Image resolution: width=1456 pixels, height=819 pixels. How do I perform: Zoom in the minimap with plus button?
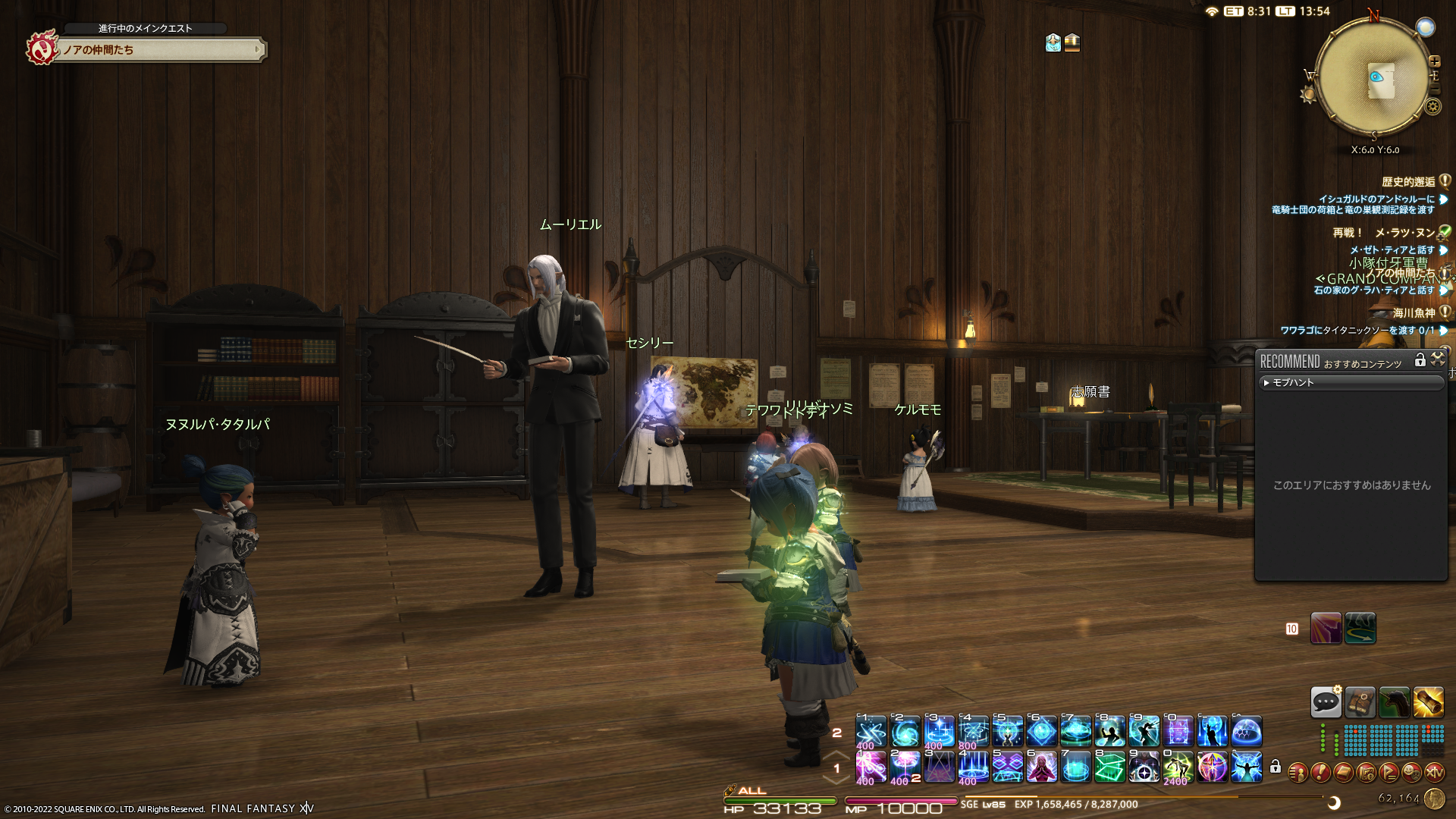click(x=1434, y=61)
